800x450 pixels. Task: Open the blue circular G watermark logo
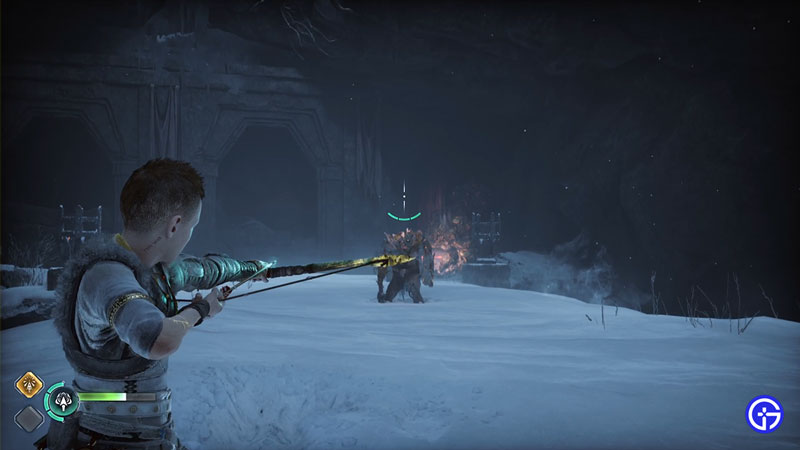coord(766,413)
